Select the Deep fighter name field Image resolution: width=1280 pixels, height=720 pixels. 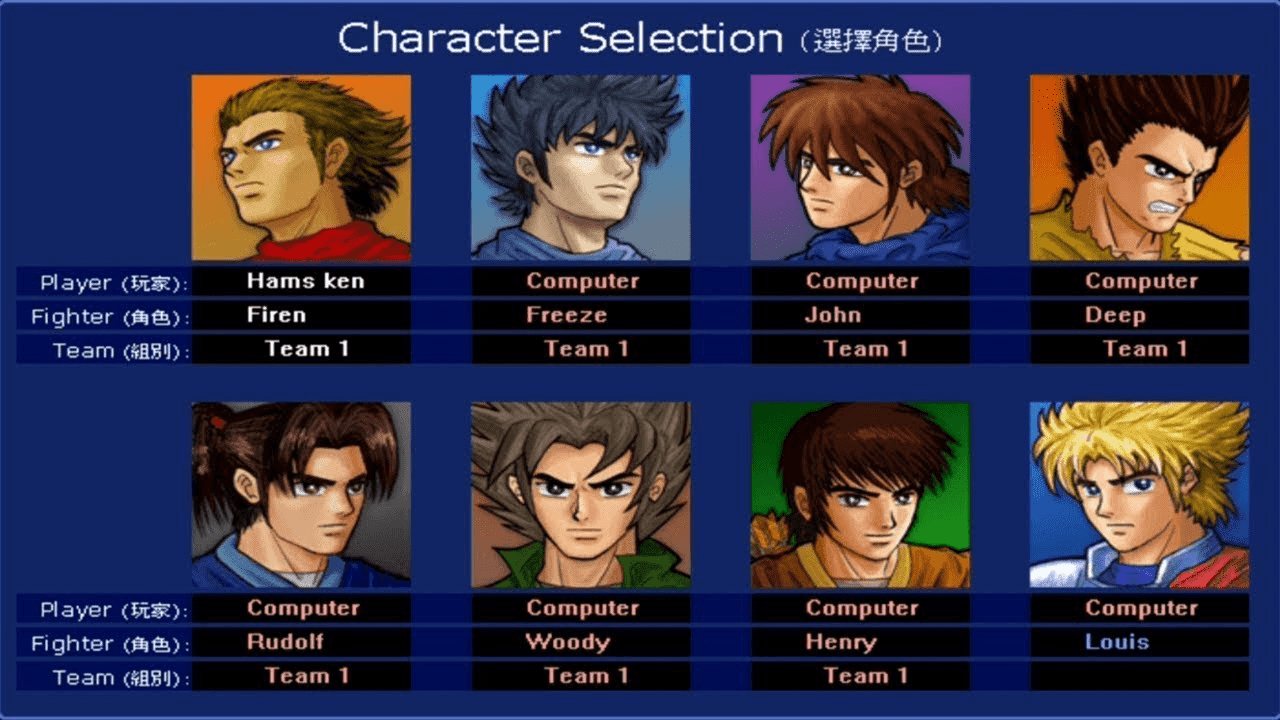pos(1139,315)
